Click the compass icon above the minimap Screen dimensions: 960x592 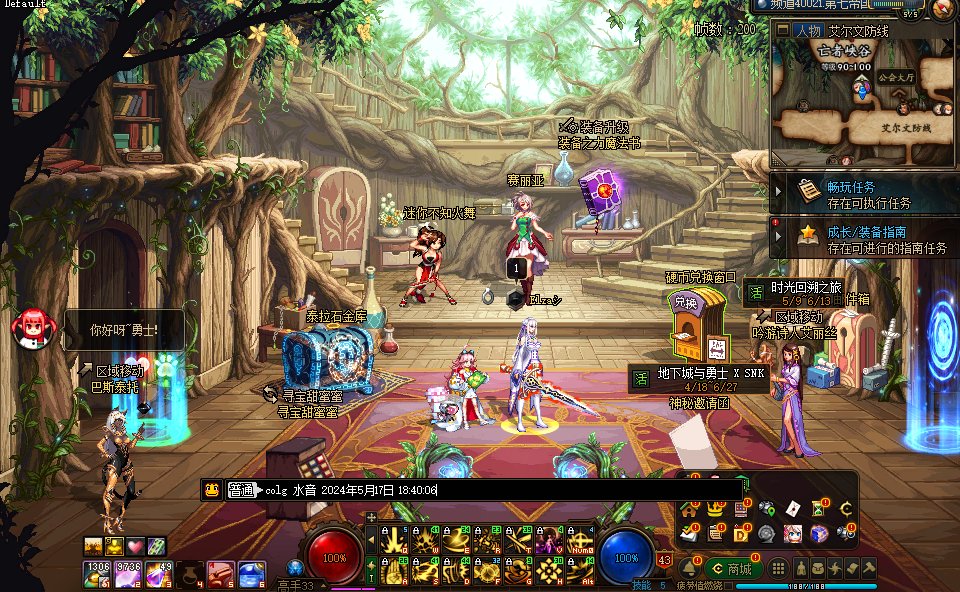[942, 10]
